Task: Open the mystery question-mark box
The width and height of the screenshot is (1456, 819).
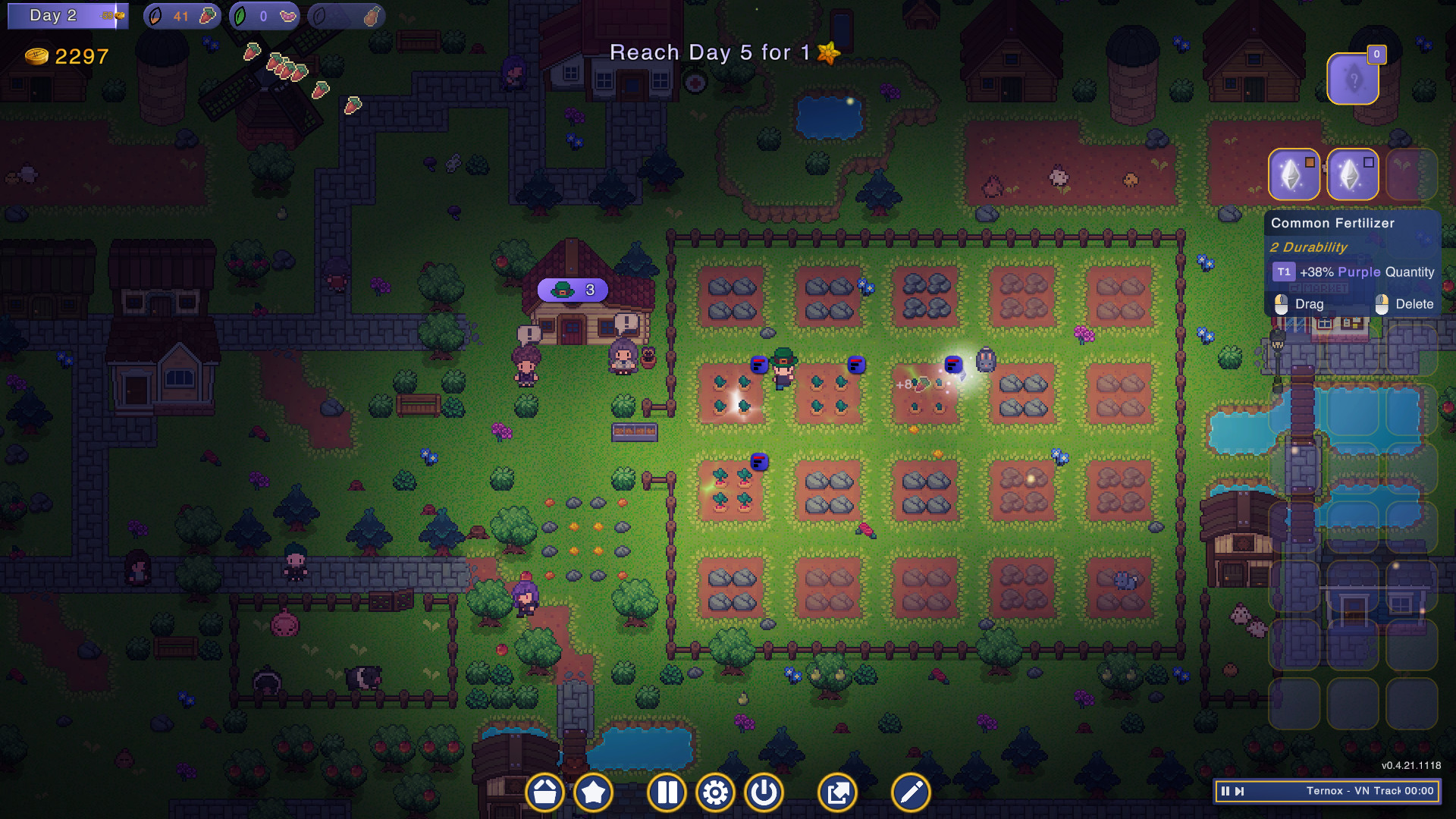Action: point(1354,78)
